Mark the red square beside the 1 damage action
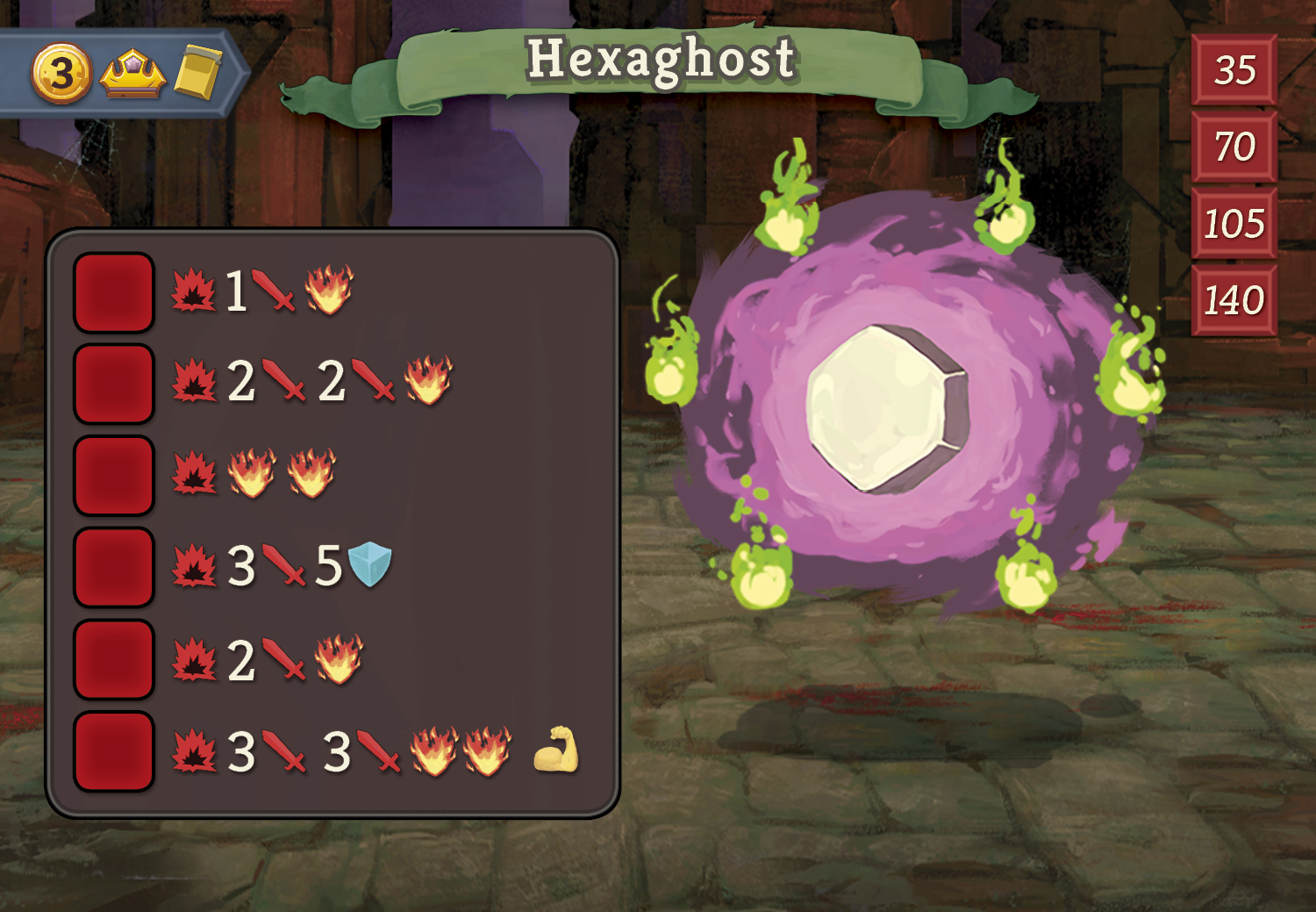The height and width of the screenshot is (912, 1316). click(114, 292)
